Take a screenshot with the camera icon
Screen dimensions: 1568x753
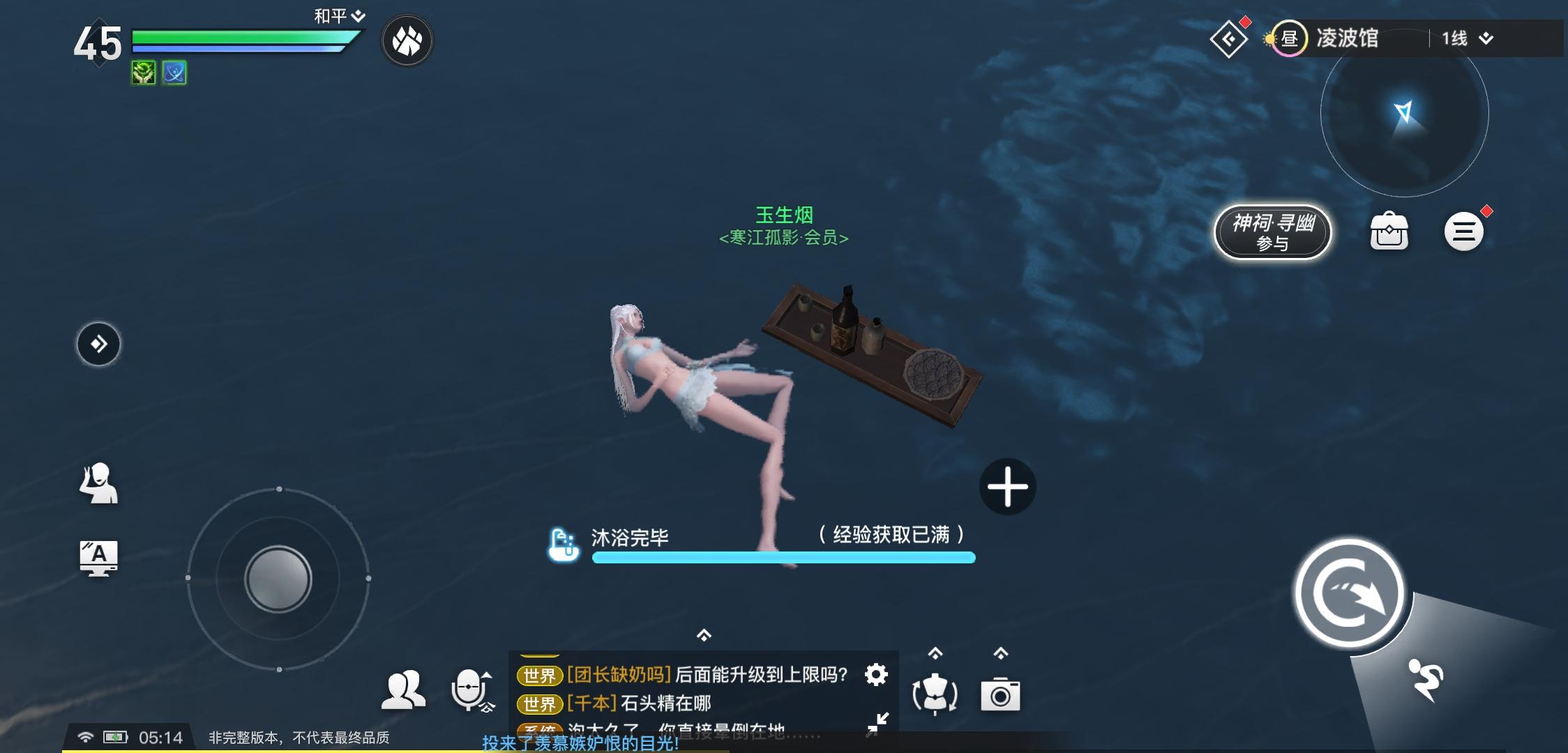[1001, 694]
